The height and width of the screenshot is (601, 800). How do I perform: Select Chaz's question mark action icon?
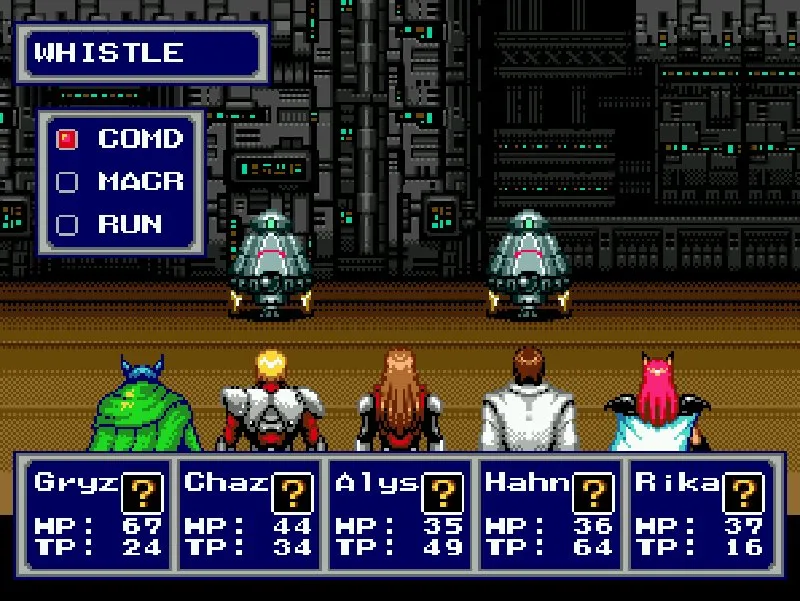coord(292,493)
